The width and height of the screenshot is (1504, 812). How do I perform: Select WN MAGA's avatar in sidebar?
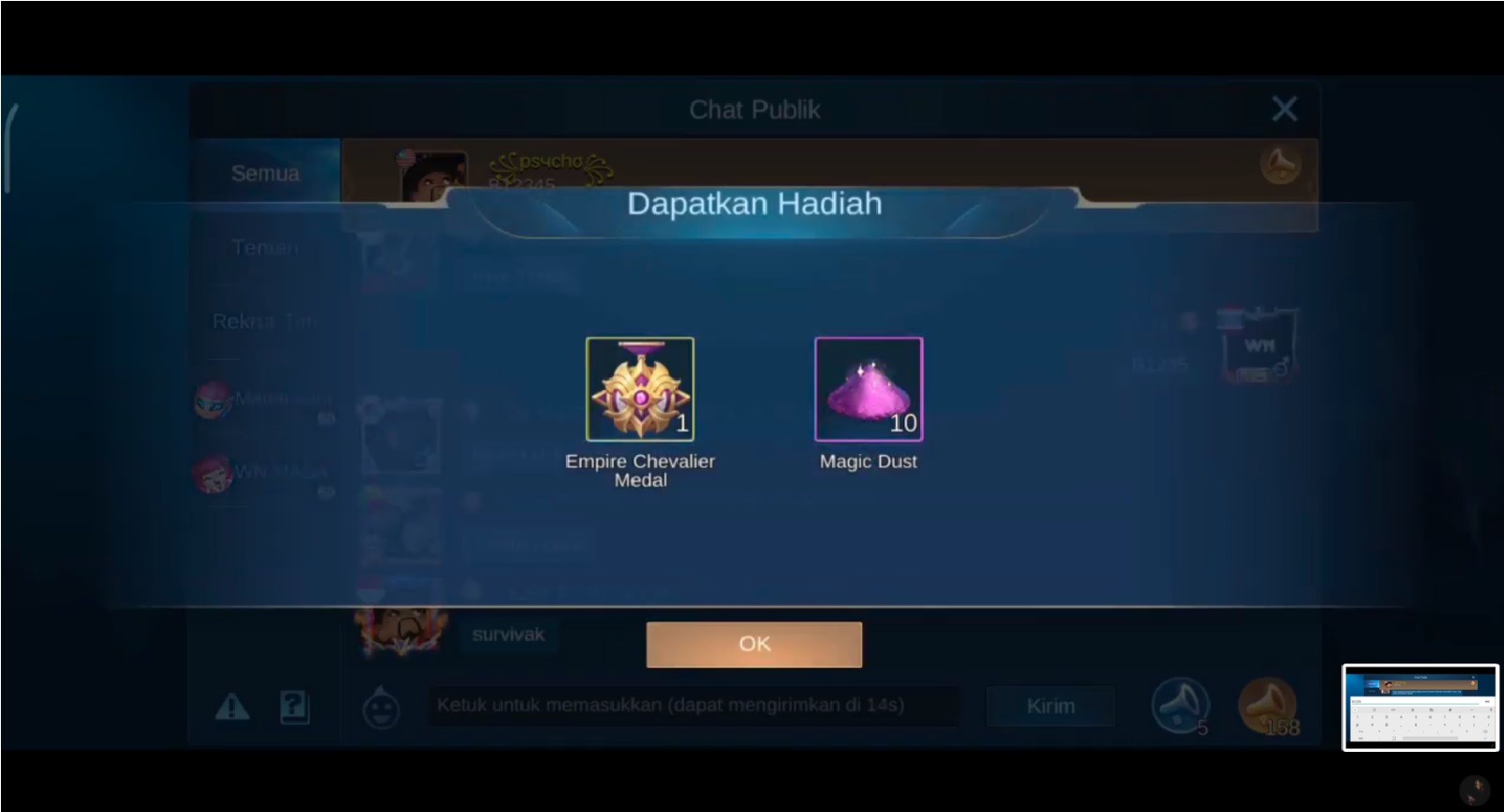214,475
